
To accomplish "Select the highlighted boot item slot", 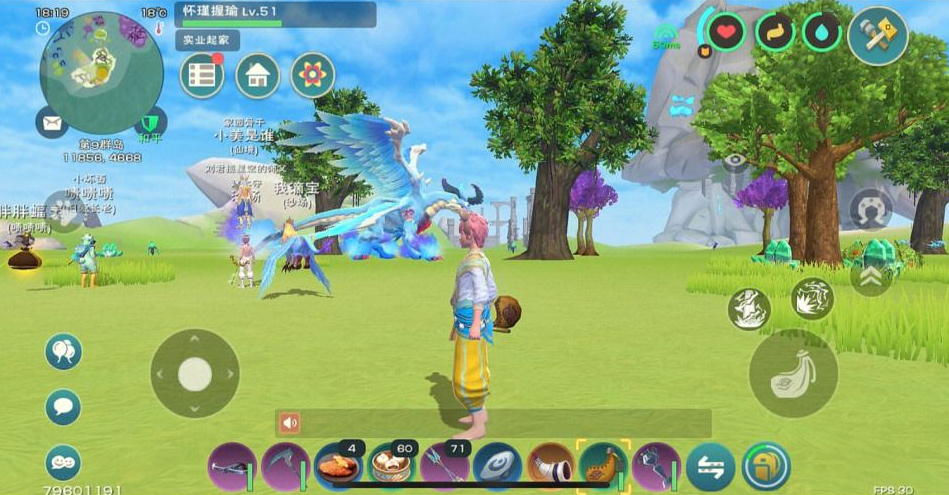I will [604, 467].
